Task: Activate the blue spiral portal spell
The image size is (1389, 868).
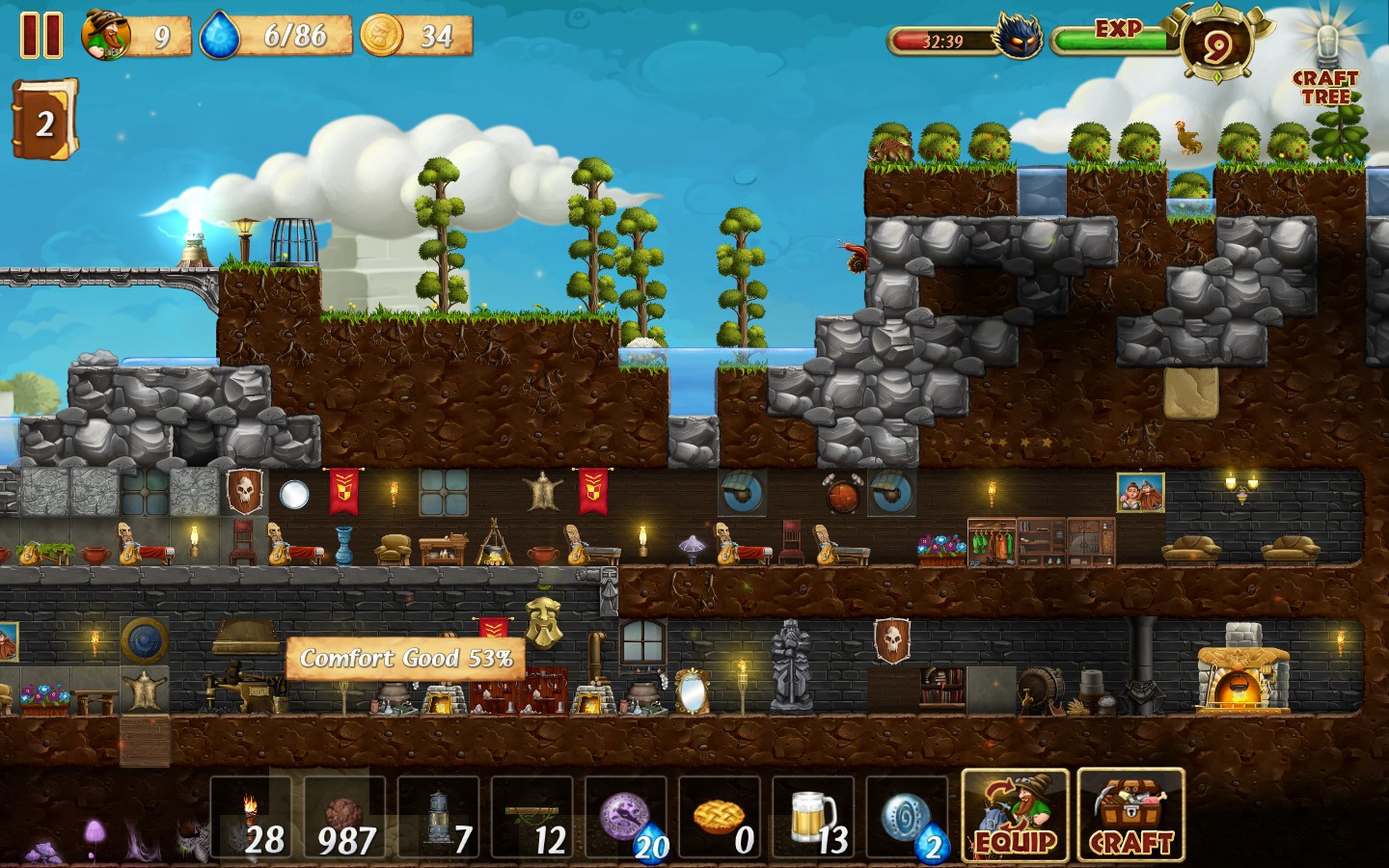Action: coord(908,818)
